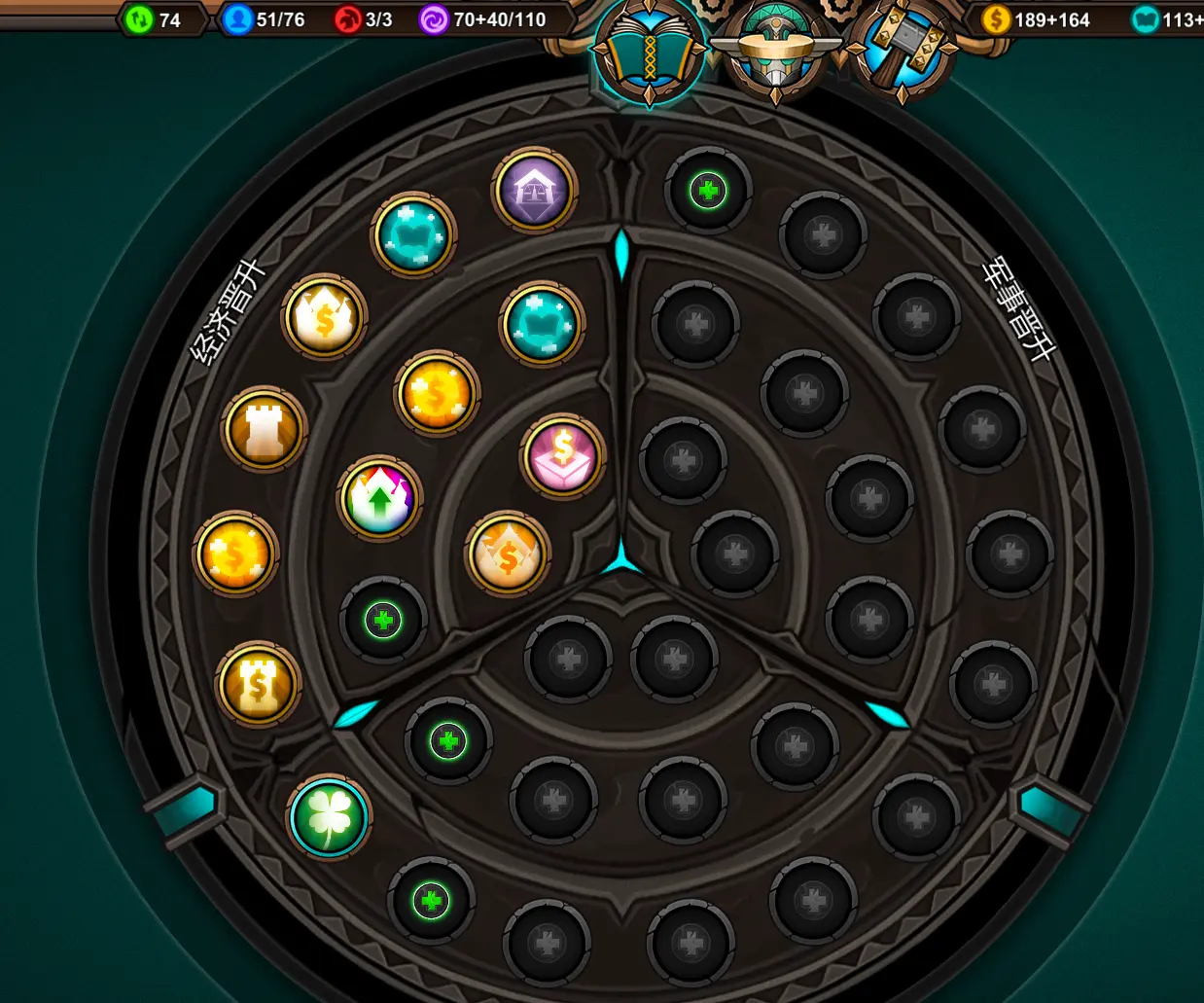Select the hammer tab
The width and height of the screenshot is (1204, 1003).
coord(902,52)
